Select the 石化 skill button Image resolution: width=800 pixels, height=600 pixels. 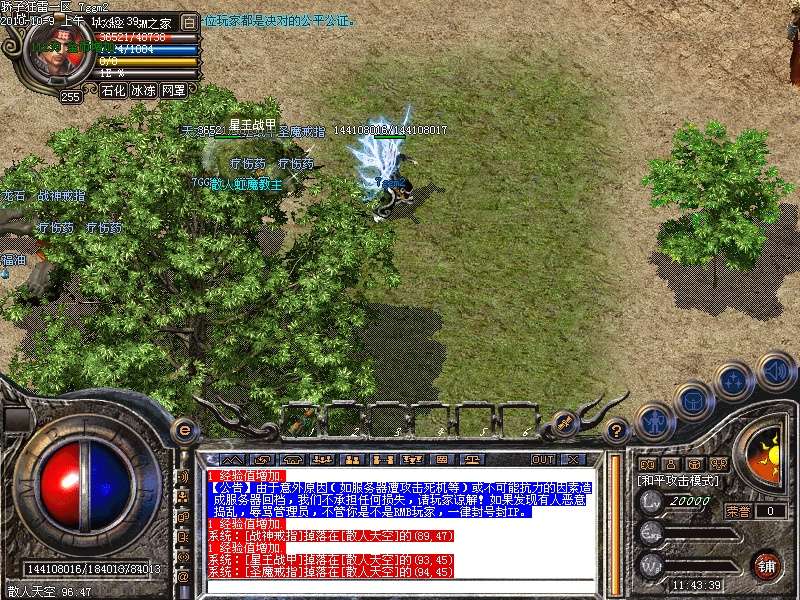113,90
